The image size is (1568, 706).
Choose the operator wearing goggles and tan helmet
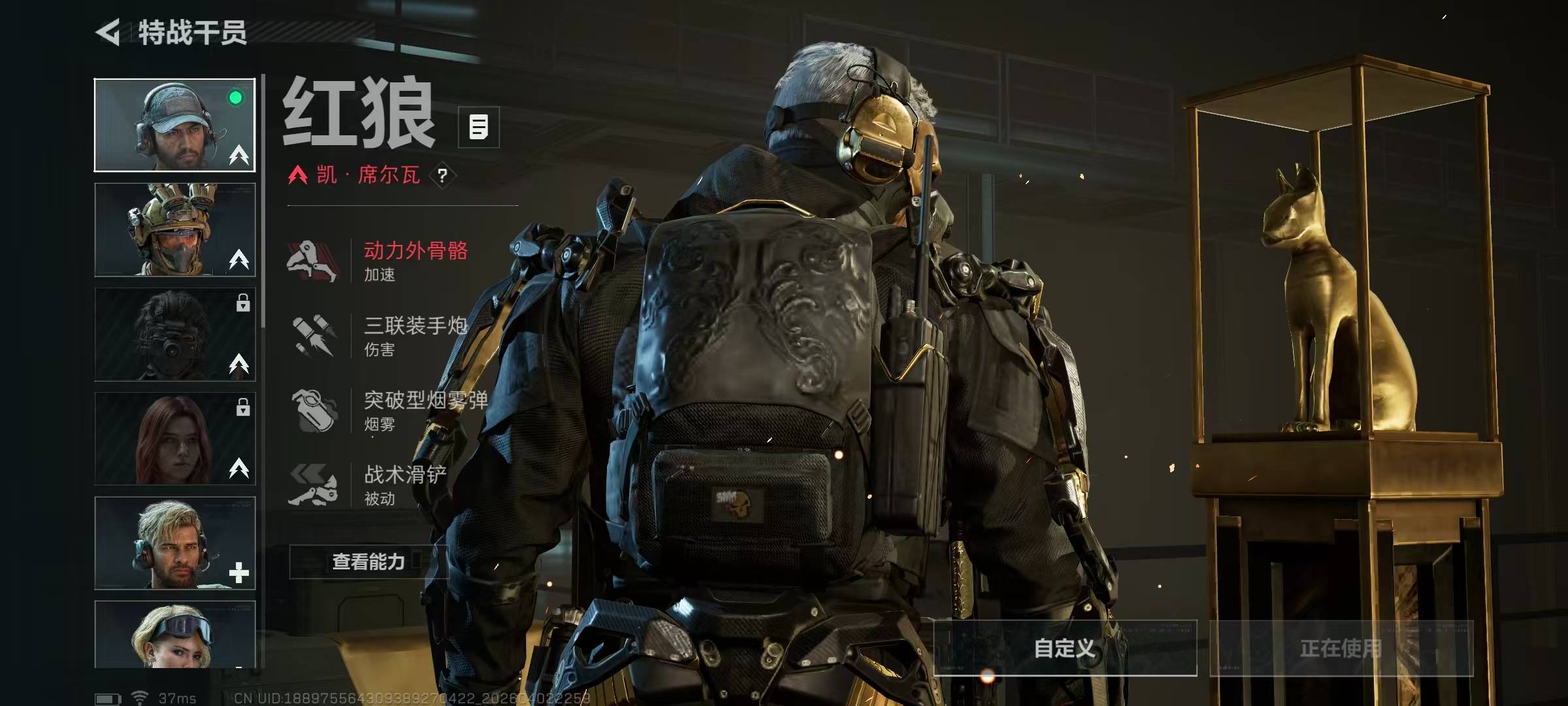click(x=175, y=229)
